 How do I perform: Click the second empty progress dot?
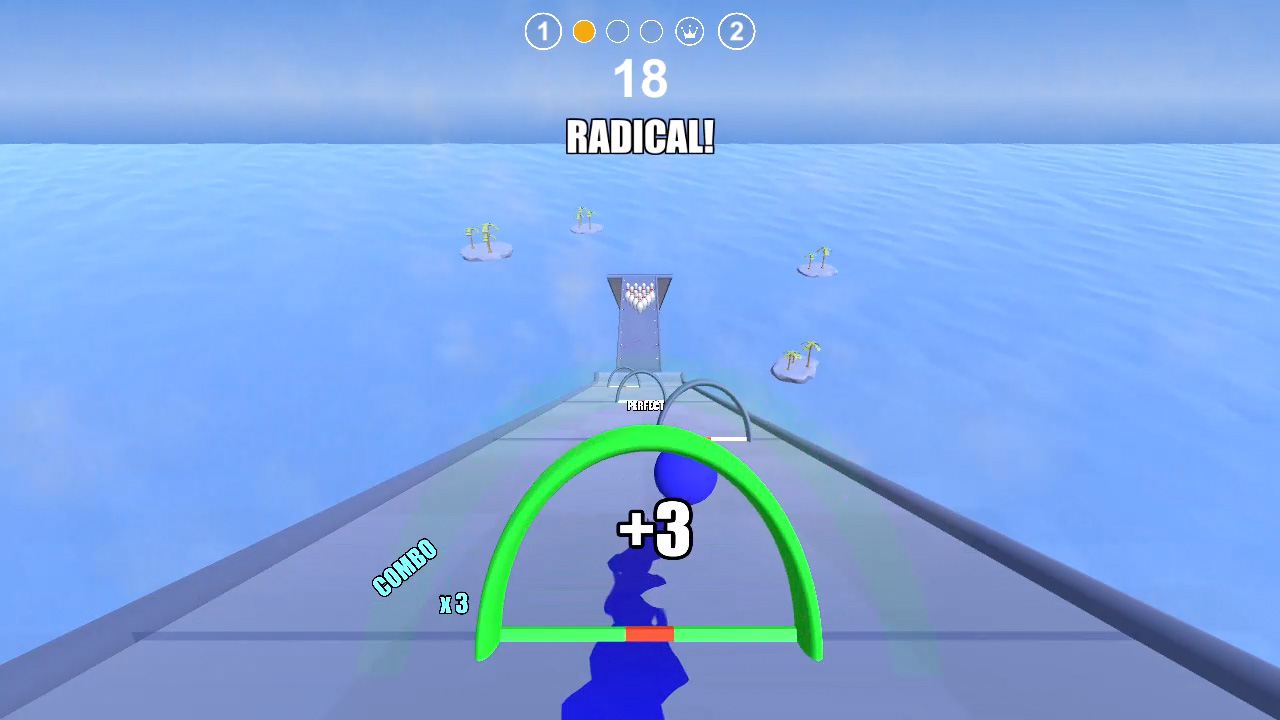pos(651,31)
